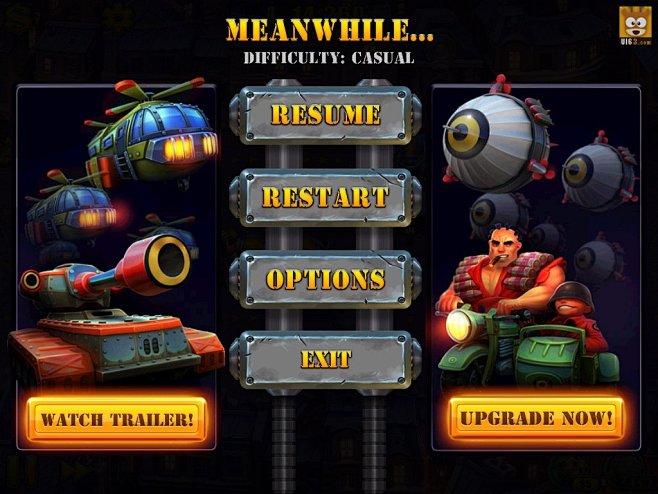
Task: Click the Watch Trailer! button
Action: pos(117,419)
